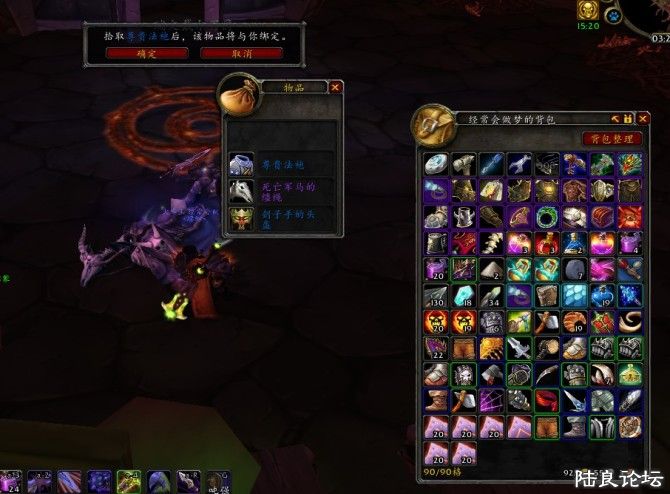The width and height of the screenshot is (670, 494).
Task: Click the lock icon on the backpack title bar
Action: (x=629, y=118)
